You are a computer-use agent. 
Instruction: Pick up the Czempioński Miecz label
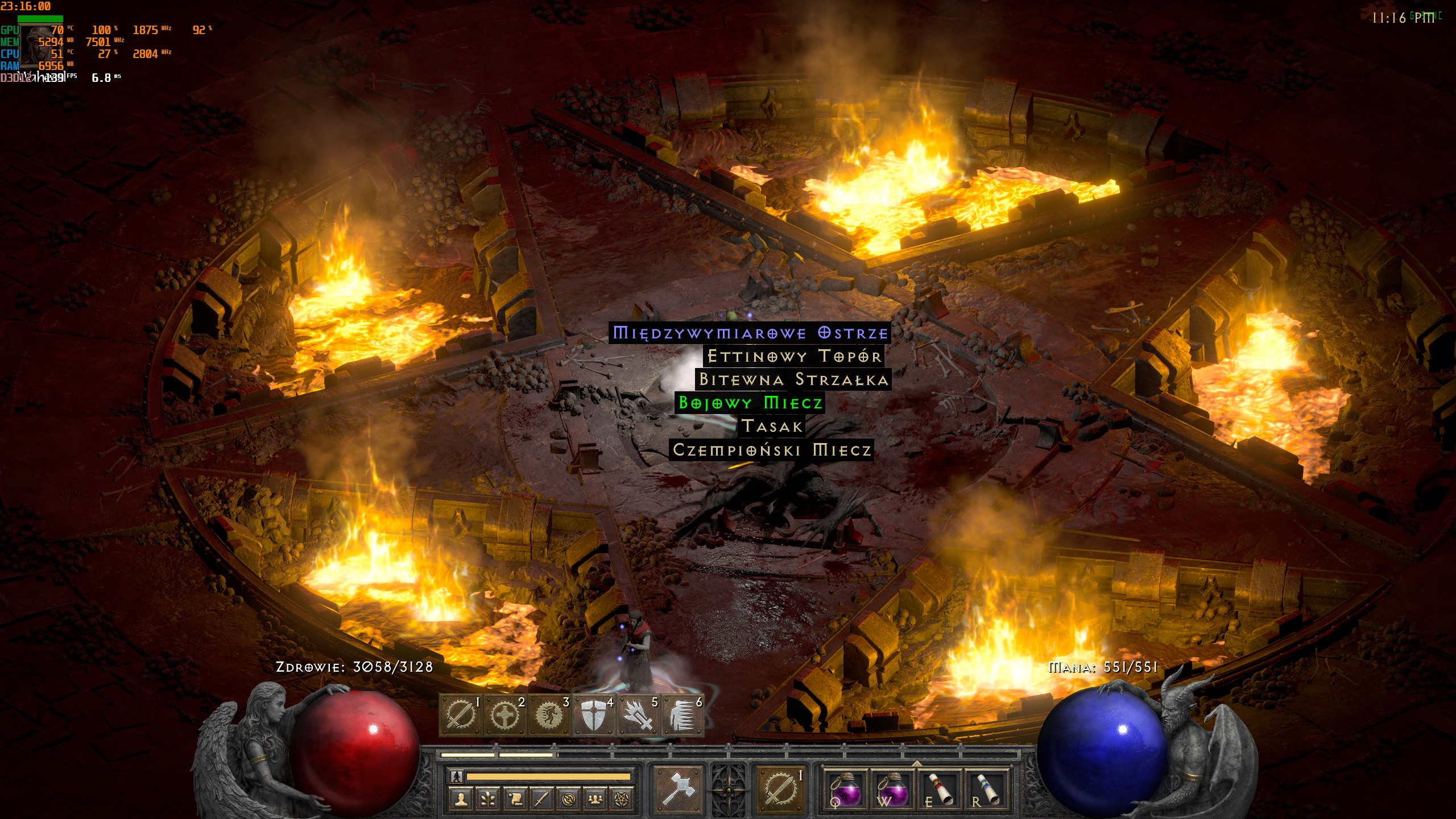(771, 450)
